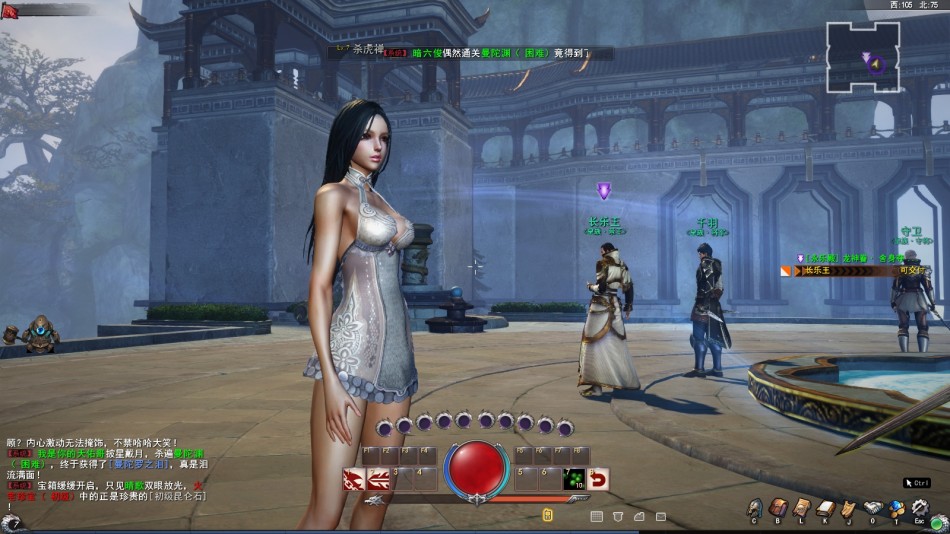Click the minimap in the top corner
The width and height of the screenshot is (950, 534).
[x=863, y=57]
